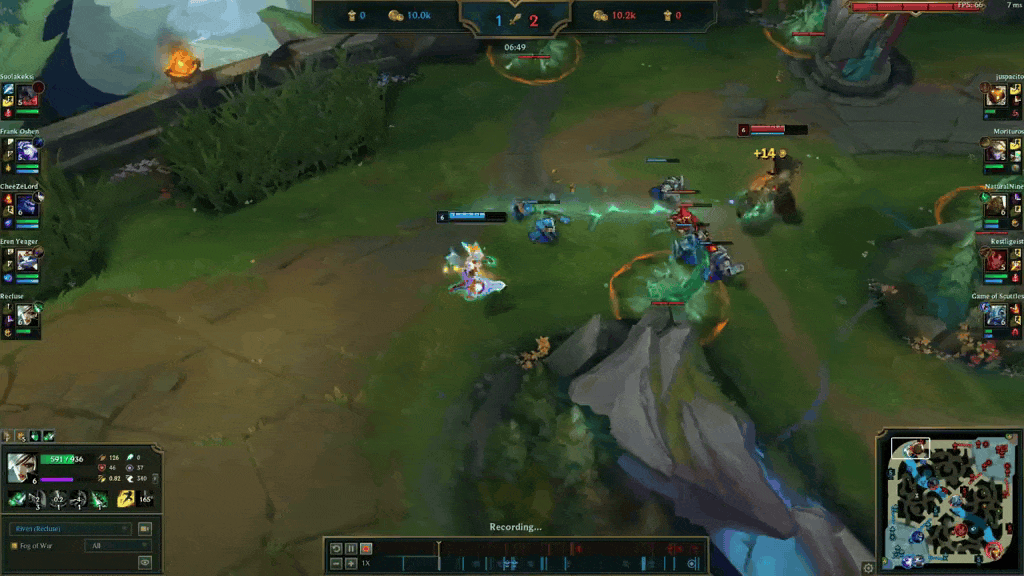Toggle the eye visibility button
Viewport: 1024px width, 576px height.
click(145, 562)
